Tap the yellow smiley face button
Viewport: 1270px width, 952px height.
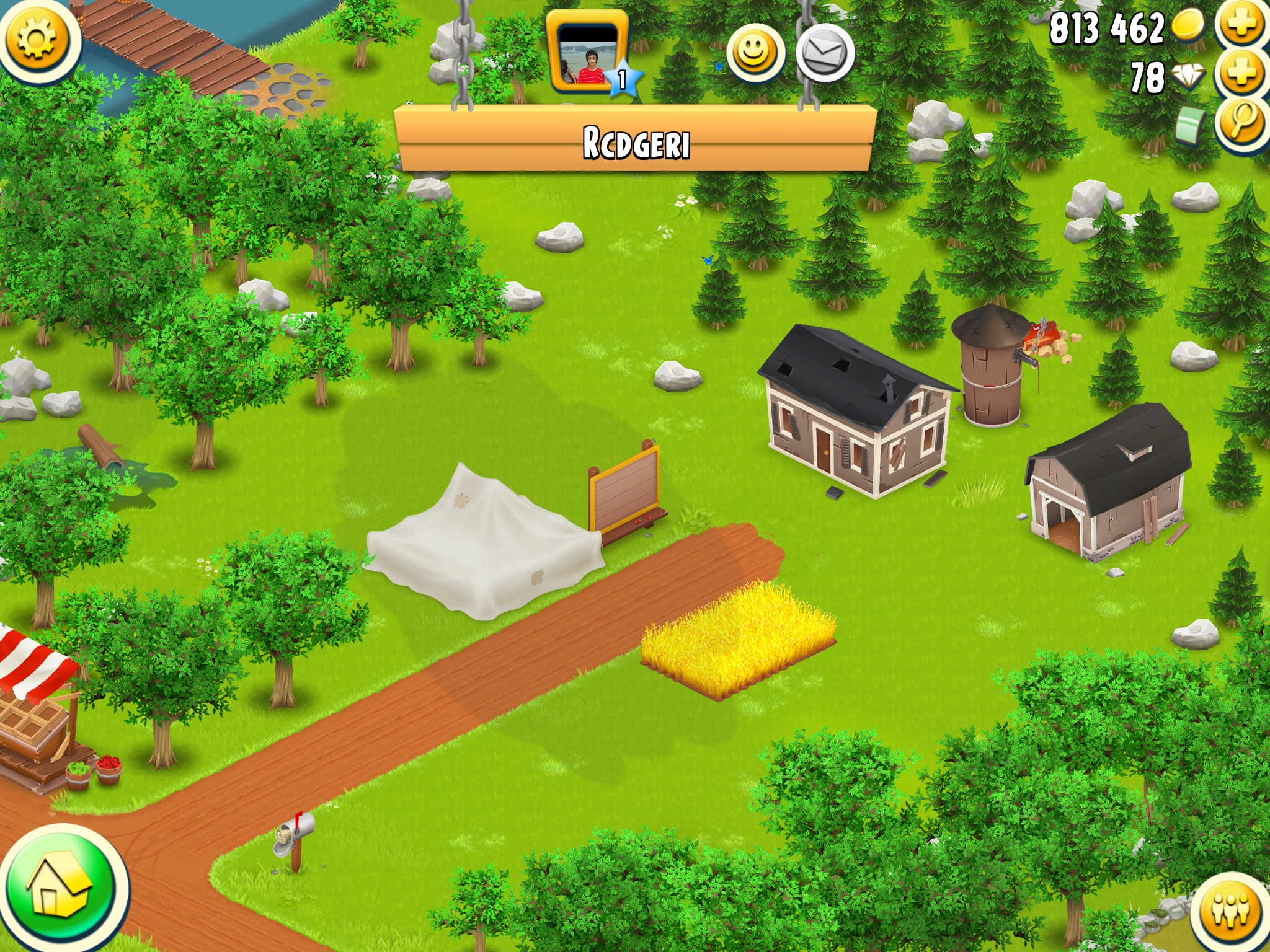[754, 53]
